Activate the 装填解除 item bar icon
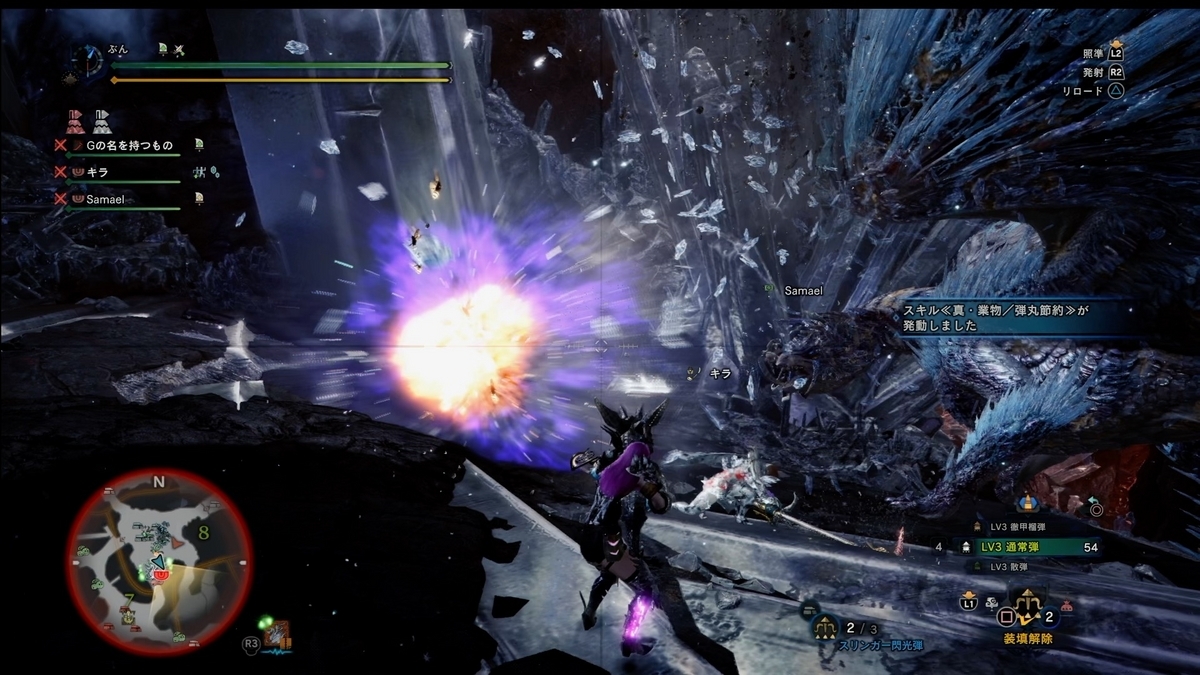 point(1027,606)
